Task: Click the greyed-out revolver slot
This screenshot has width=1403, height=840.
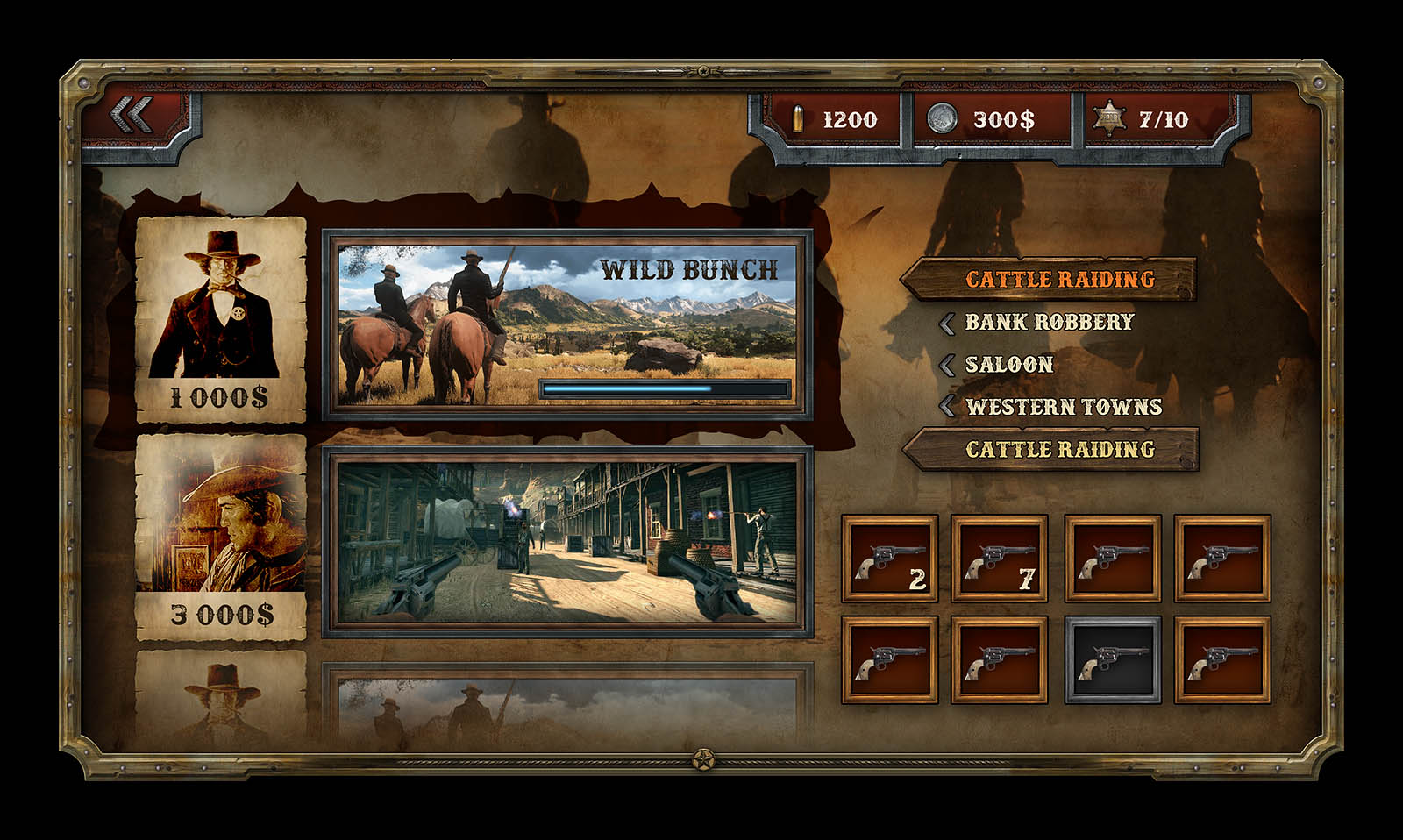Action: pyautogui.click(x=1112, y=661)
